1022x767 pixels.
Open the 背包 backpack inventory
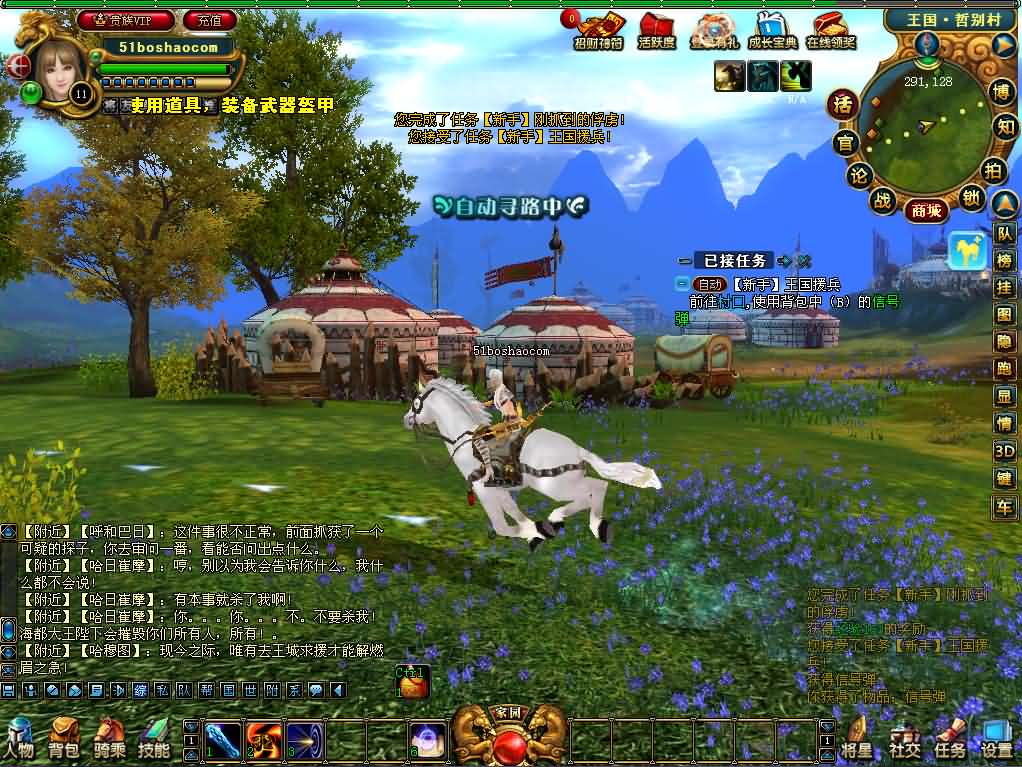[64, 738]
